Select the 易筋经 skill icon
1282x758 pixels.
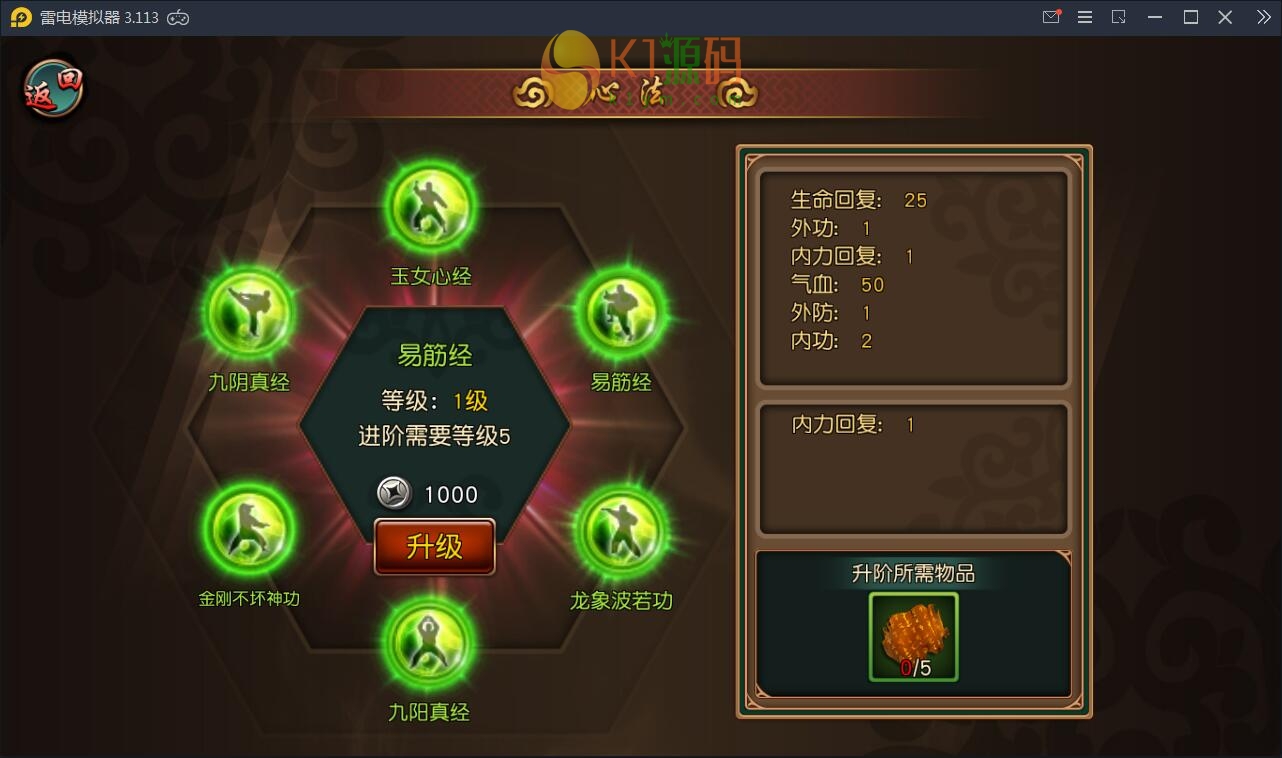click(x=620, y=313)
